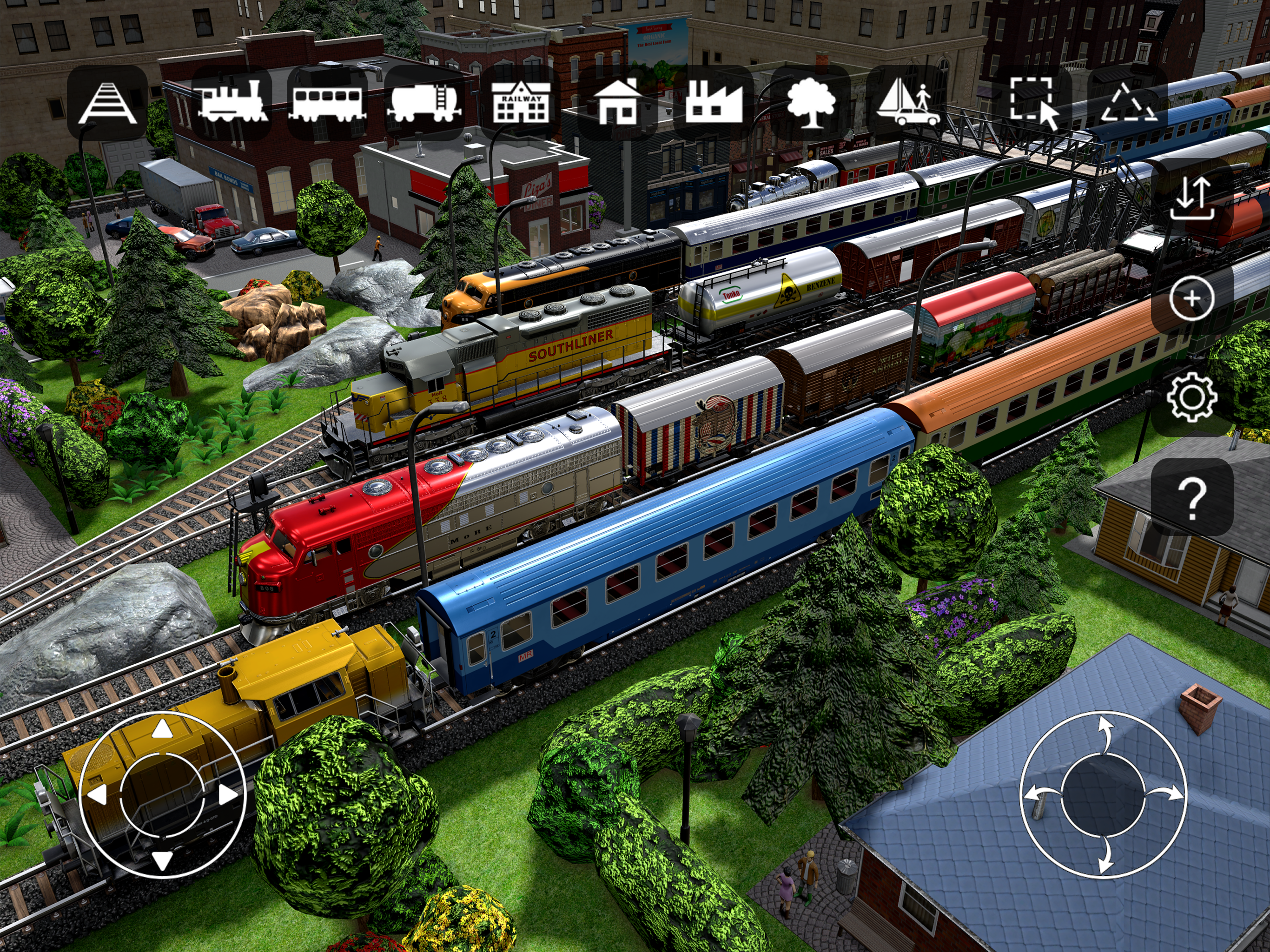Select the steam locomotive category

(x=232, y=102)
